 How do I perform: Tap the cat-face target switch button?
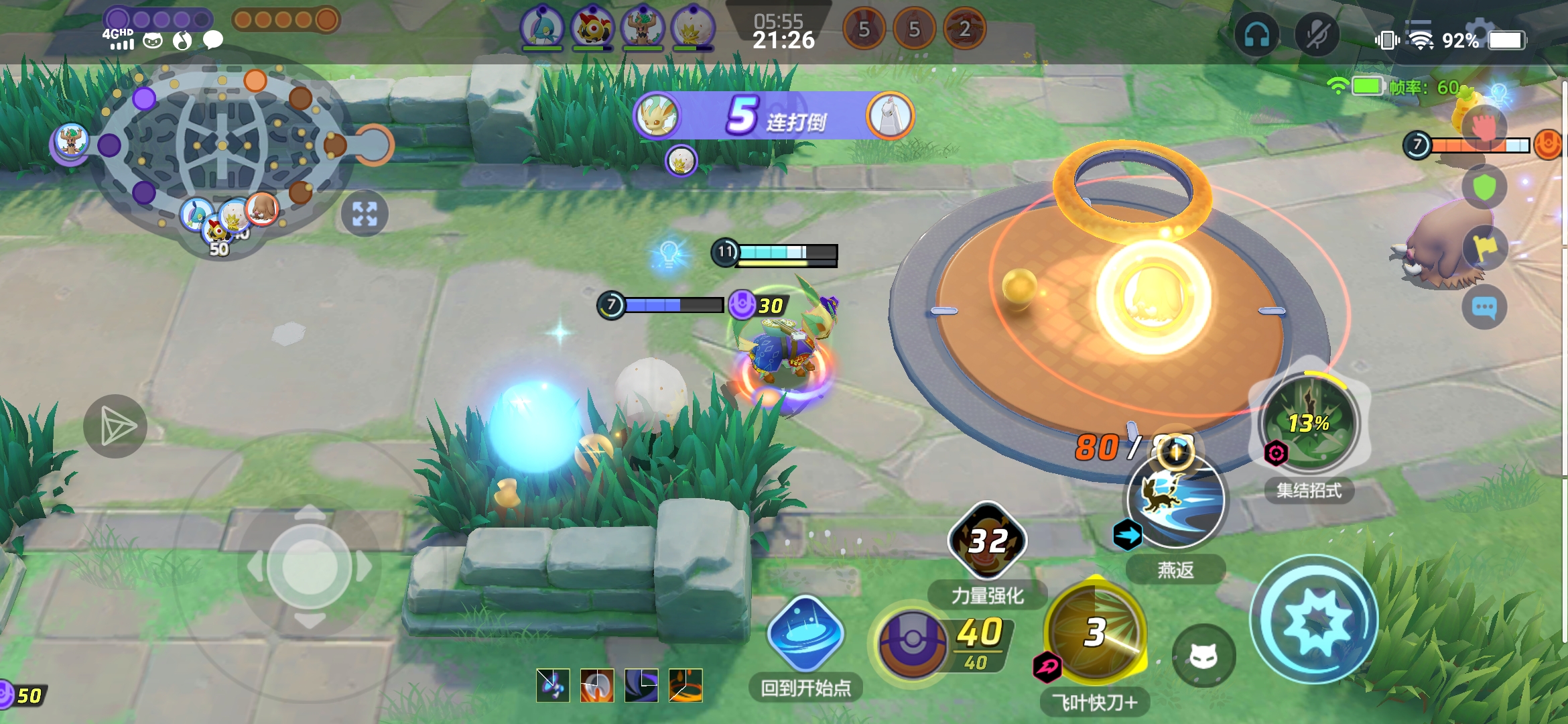tap(1203, 656)
